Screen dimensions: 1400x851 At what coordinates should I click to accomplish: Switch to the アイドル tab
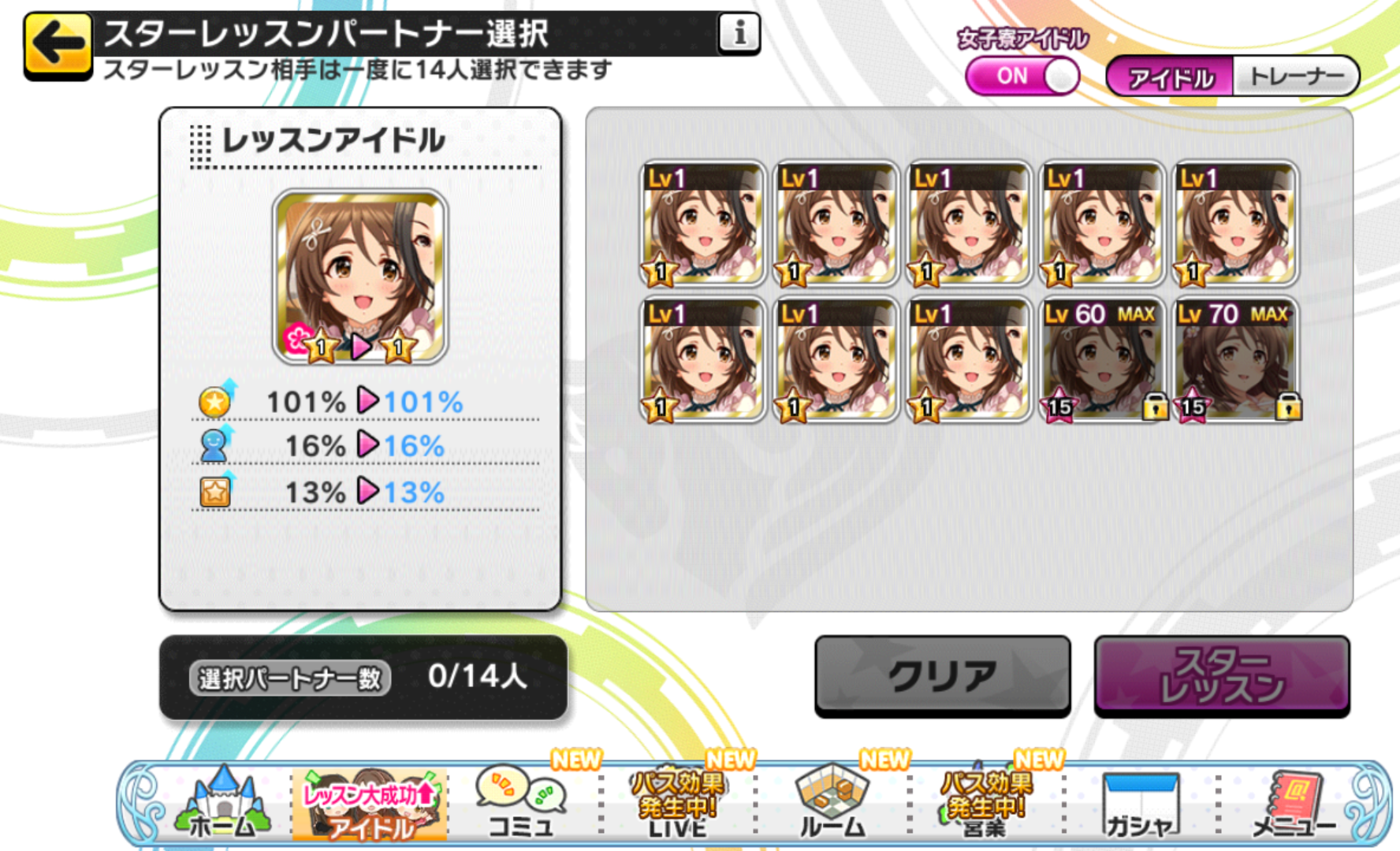[x=1171, y=77]
